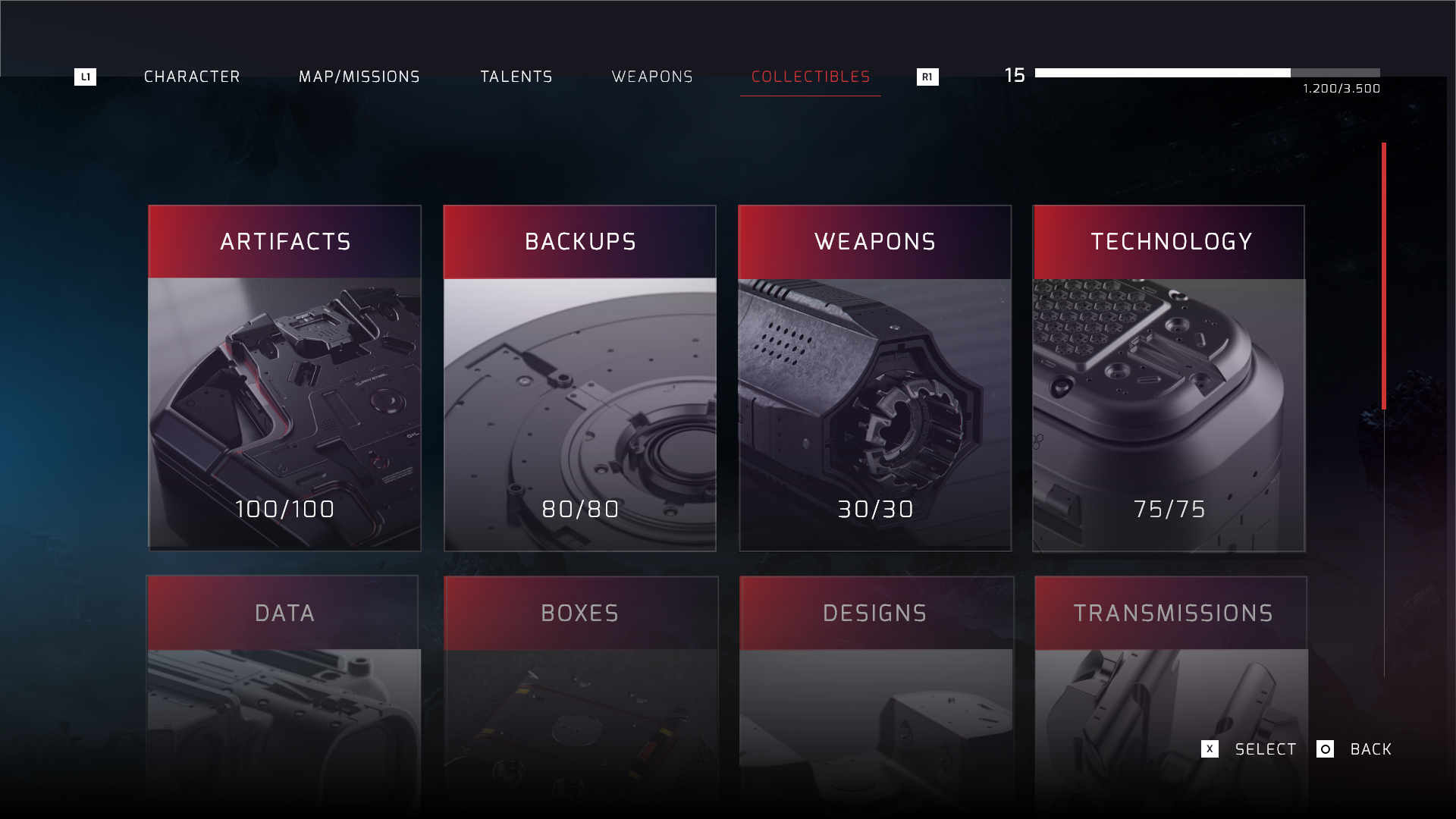Switch to the Character tab

pyautogui.click(x=192, y=77)
